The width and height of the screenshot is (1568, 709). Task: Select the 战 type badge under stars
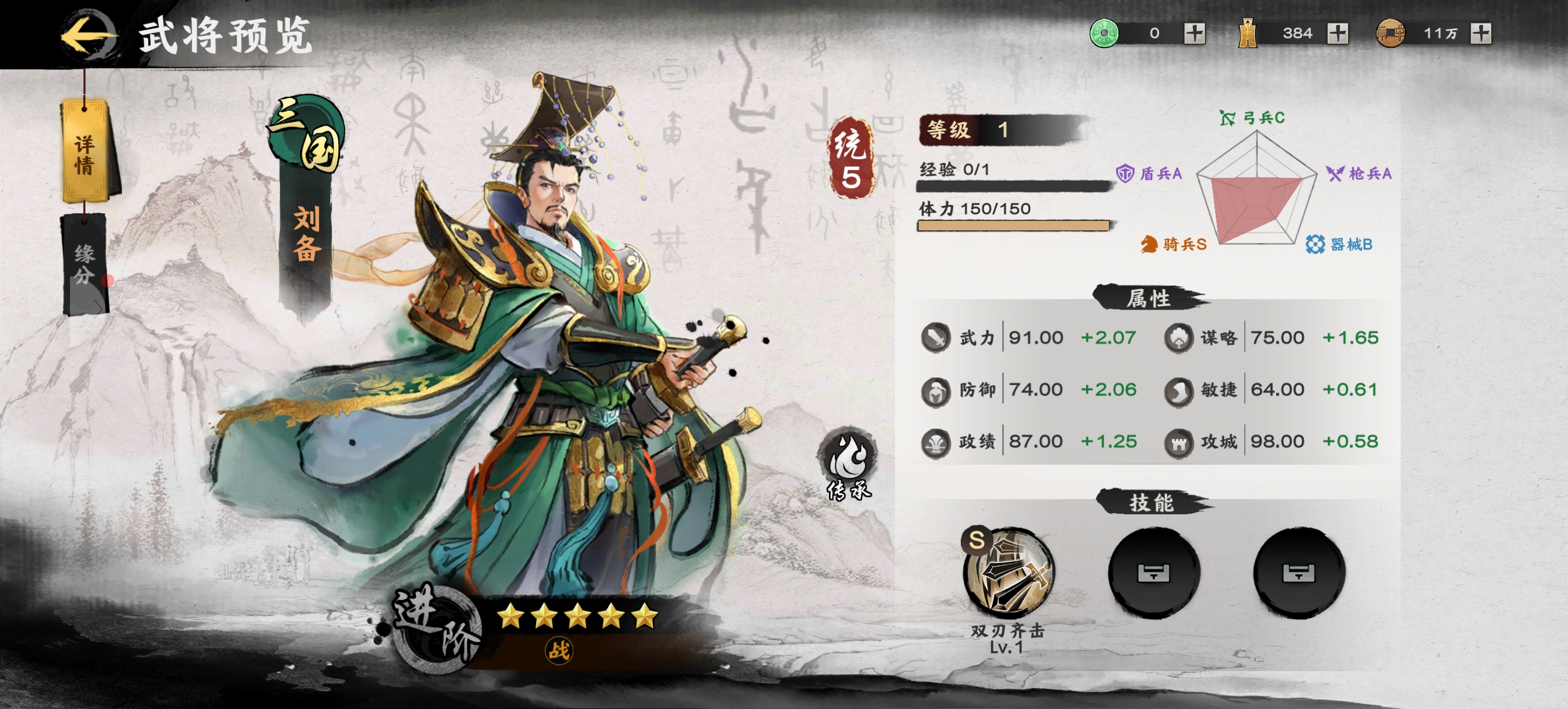[558, 651]
